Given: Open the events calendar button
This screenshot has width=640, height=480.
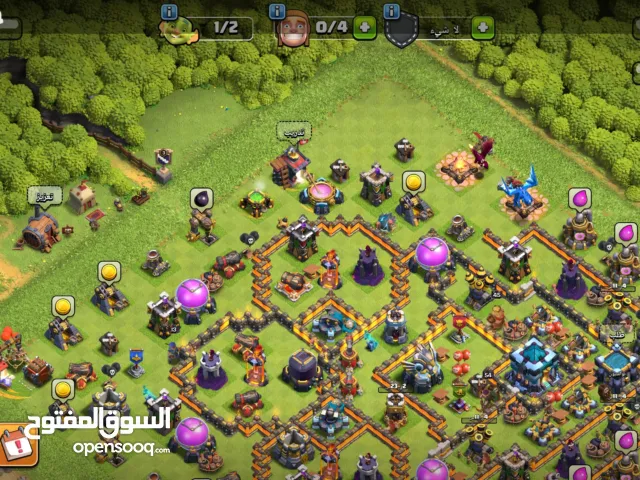Looking at the screenshot, I should [x=17, y=443].
